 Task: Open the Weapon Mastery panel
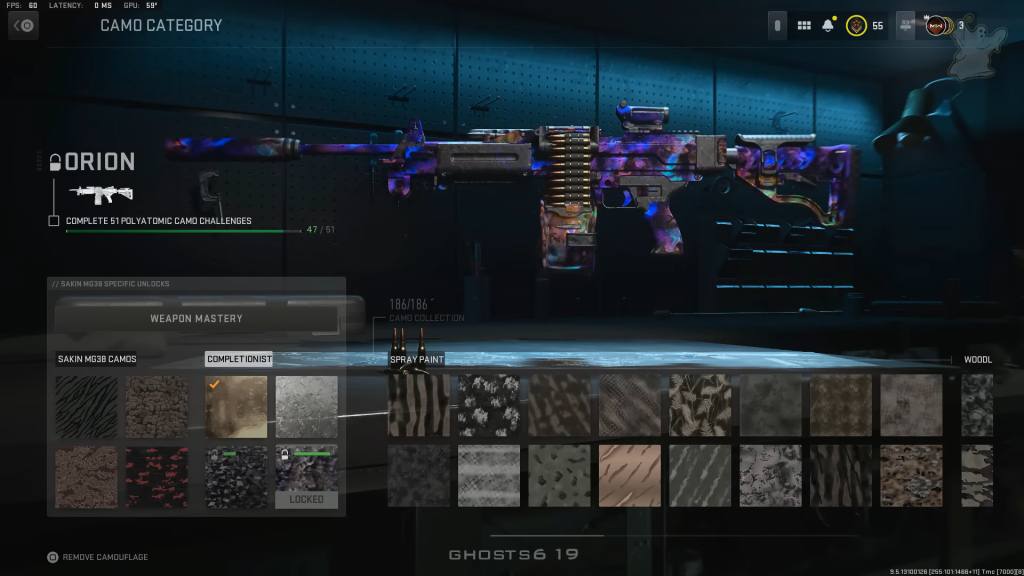tap(196, 319)
